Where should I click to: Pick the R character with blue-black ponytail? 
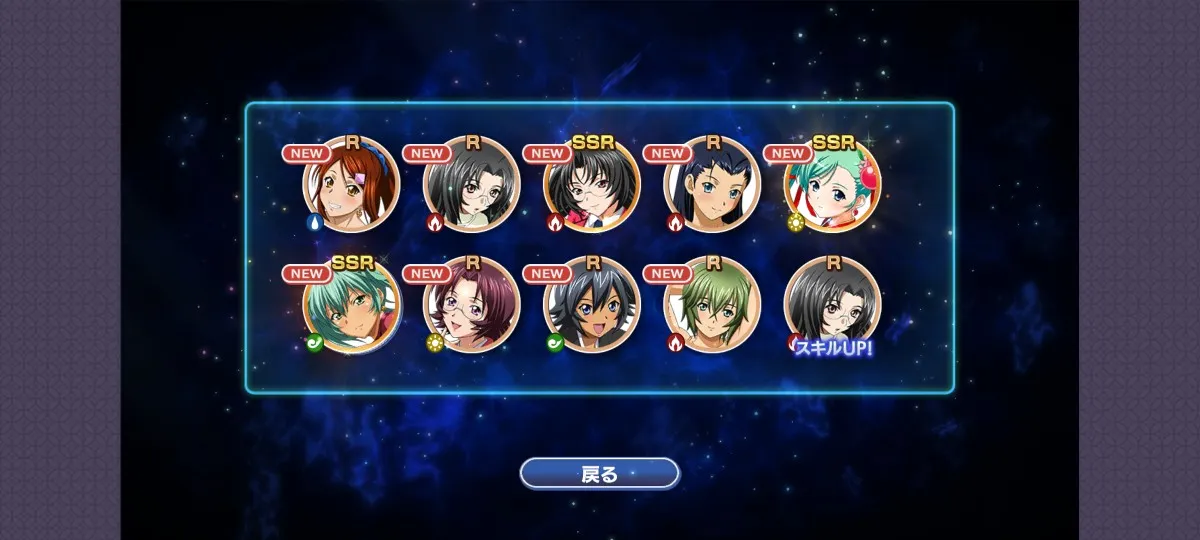click(712, 184)
